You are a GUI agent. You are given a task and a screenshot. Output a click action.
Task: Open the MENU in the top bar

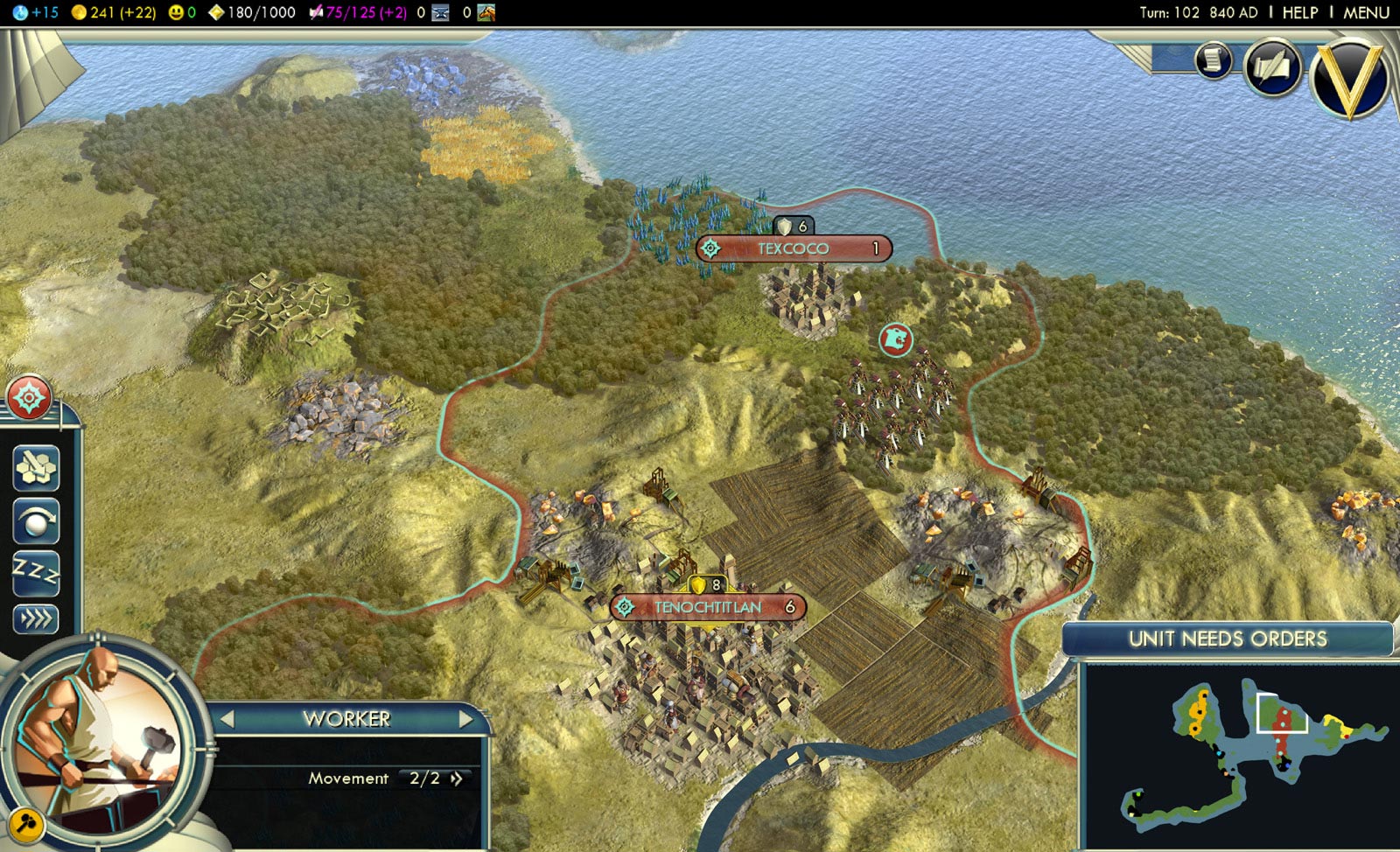1366,12
